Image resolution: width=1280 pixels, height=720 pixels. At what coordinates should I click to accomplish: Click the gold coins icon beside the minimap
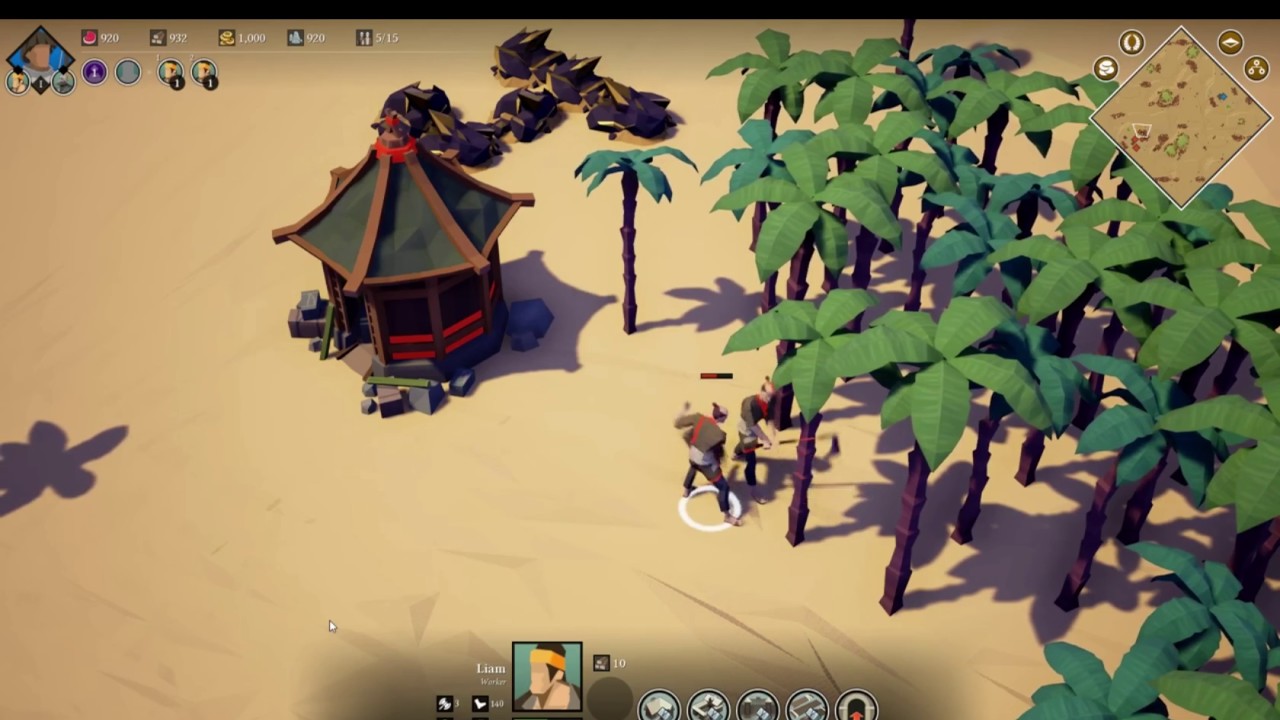coord(1105,68)
